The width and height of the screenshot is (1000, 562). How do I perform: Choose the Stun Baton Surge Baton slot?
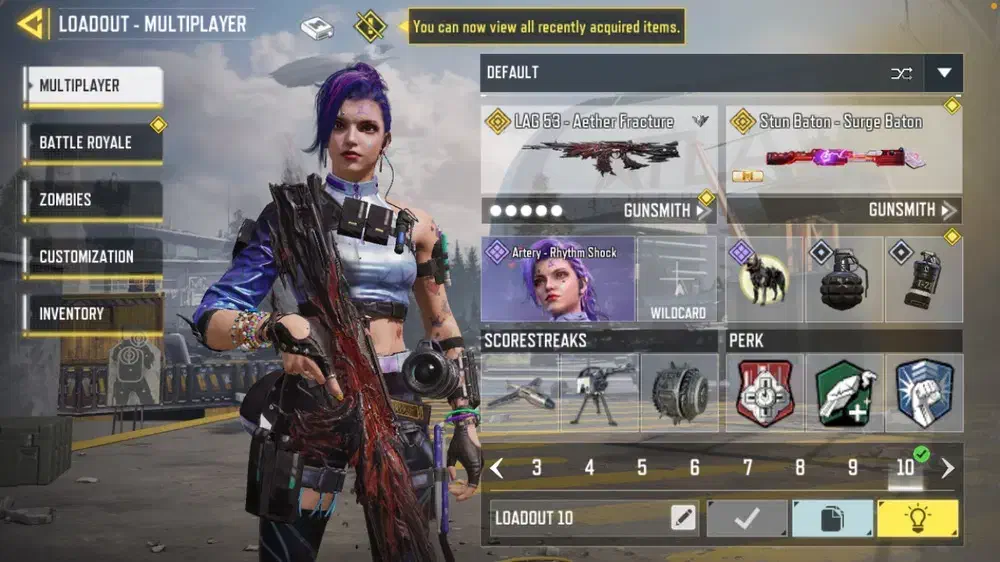coord(843,150)
